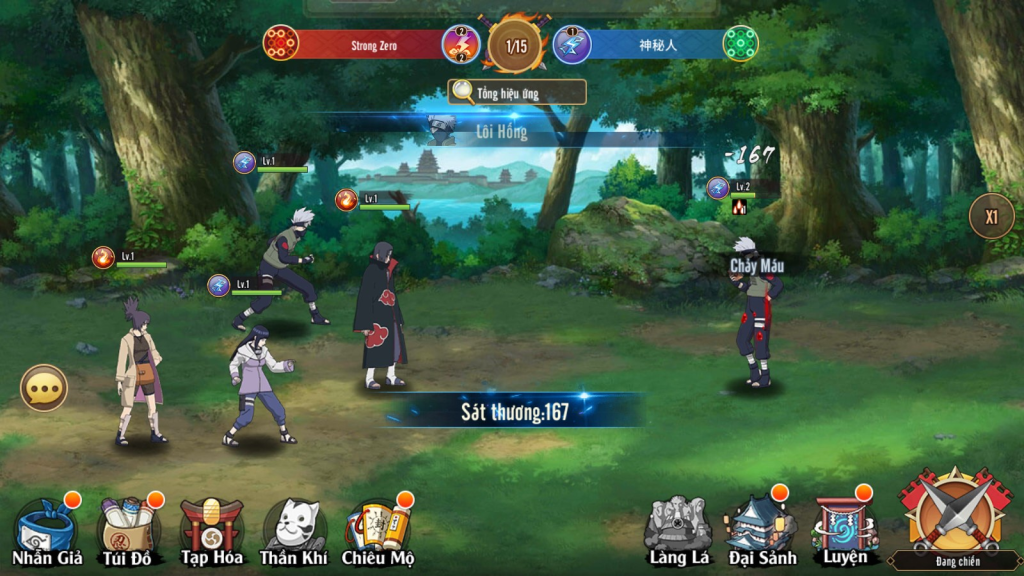Click the enemy's green team emblem
This screenshot has height=576, width=1024.
coord(741,43)
